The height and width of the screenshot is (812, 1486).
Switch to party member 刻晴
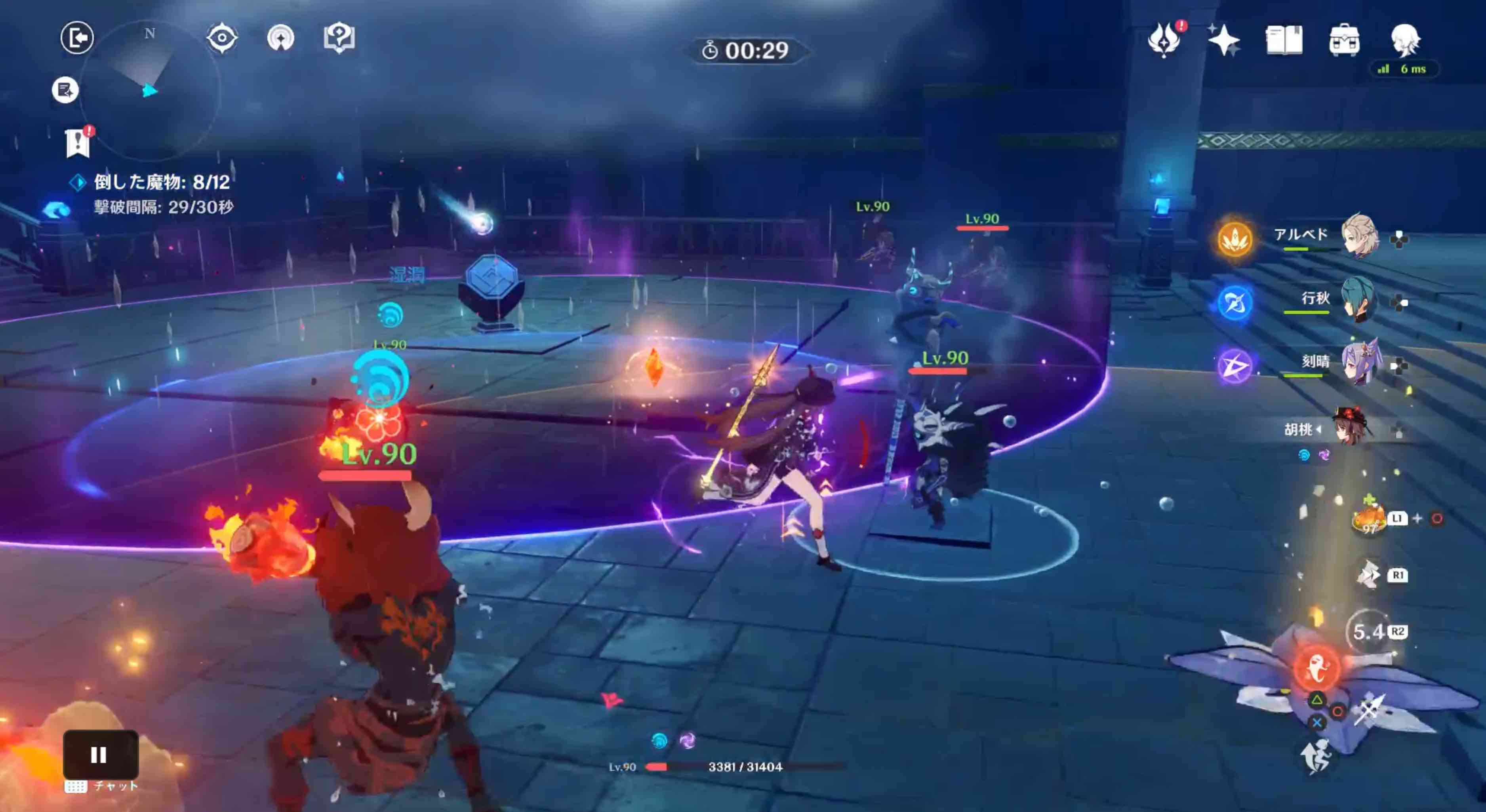[1360, 363]
